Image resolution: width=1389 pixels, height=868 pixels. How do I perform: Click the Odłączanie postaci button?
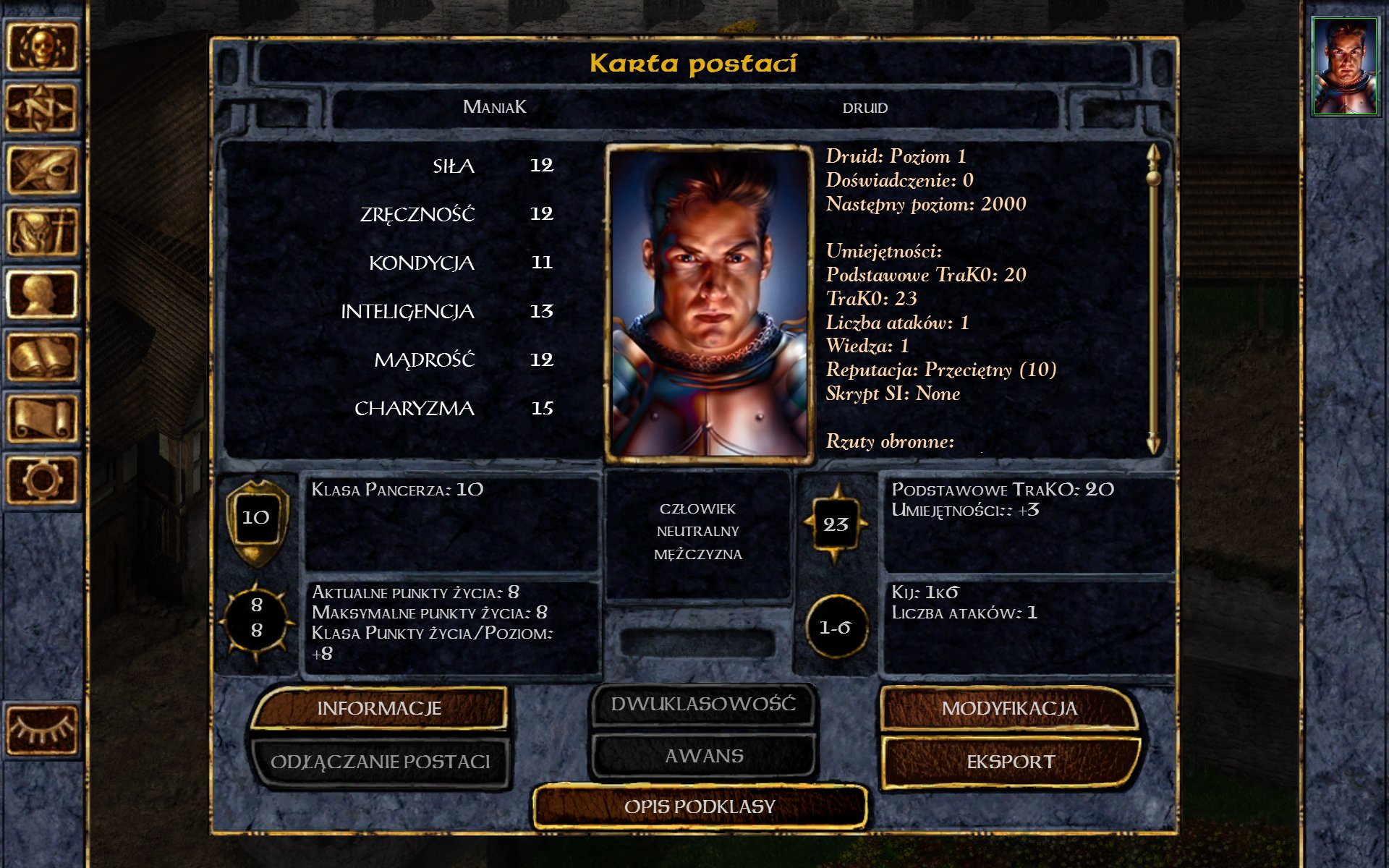380,762
